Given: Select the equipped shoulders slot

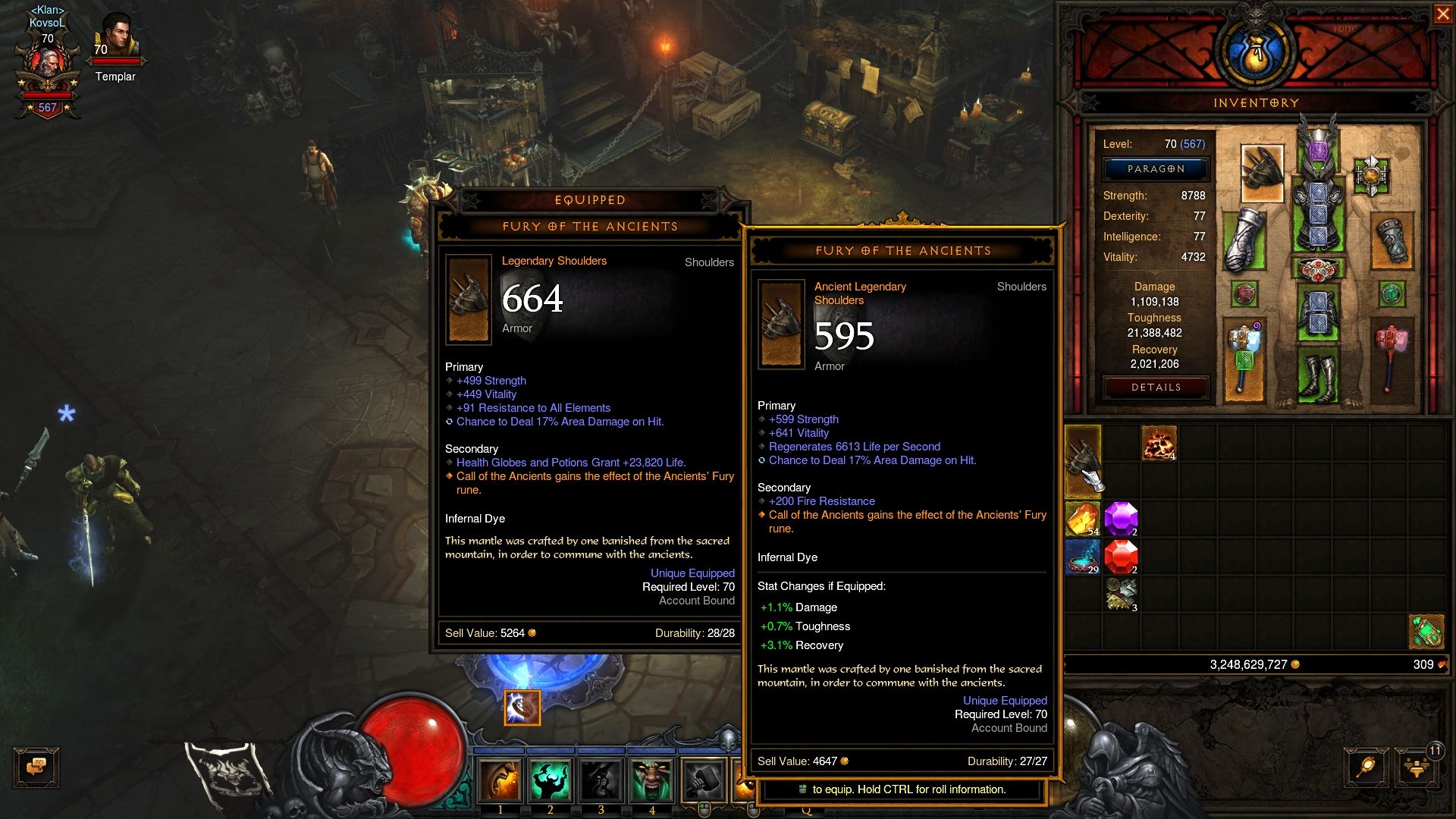Looking at the screenshot, I should (x=1262, y=173).
